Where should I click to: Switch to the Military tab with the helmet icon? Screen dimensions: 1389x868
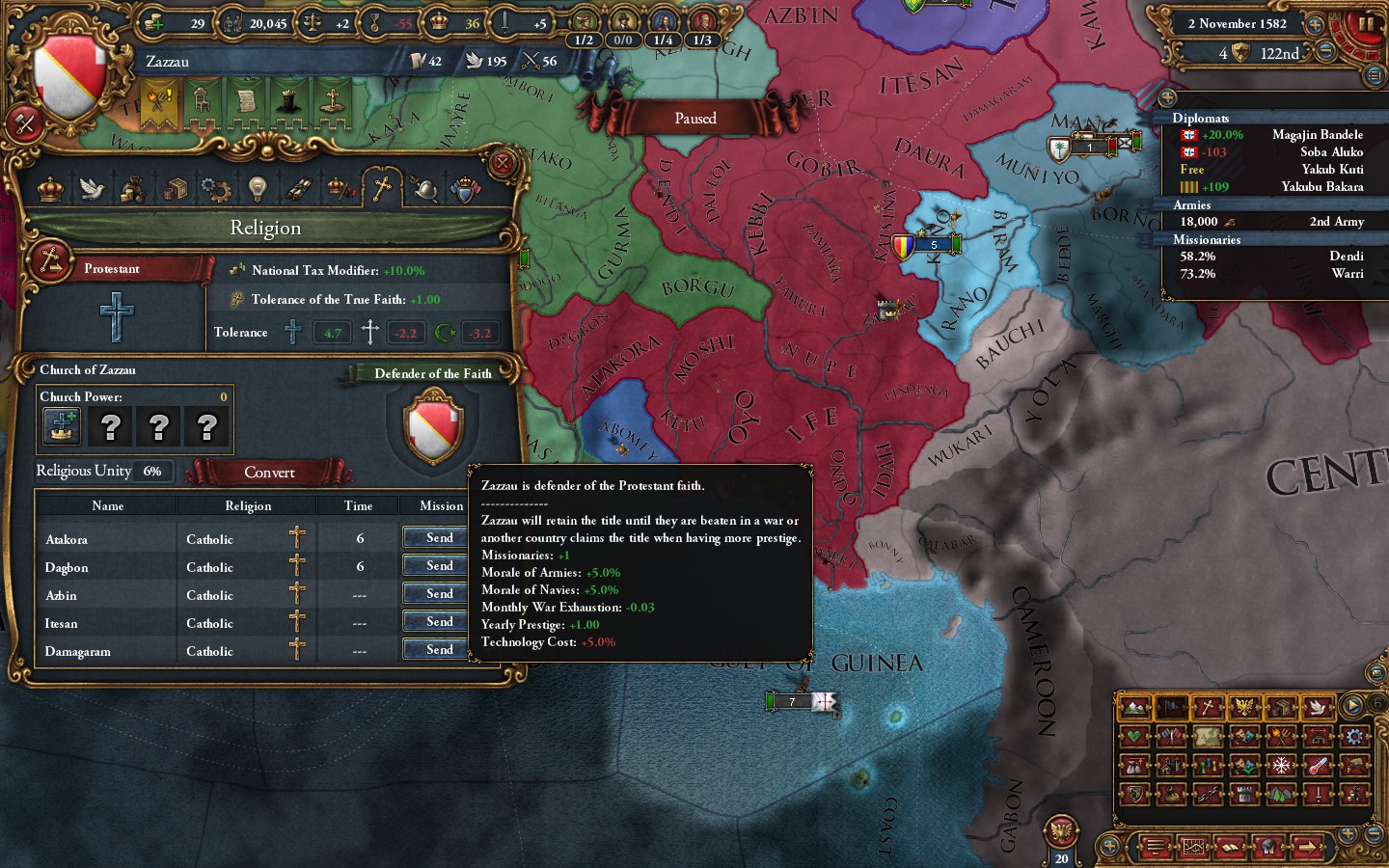422,190
